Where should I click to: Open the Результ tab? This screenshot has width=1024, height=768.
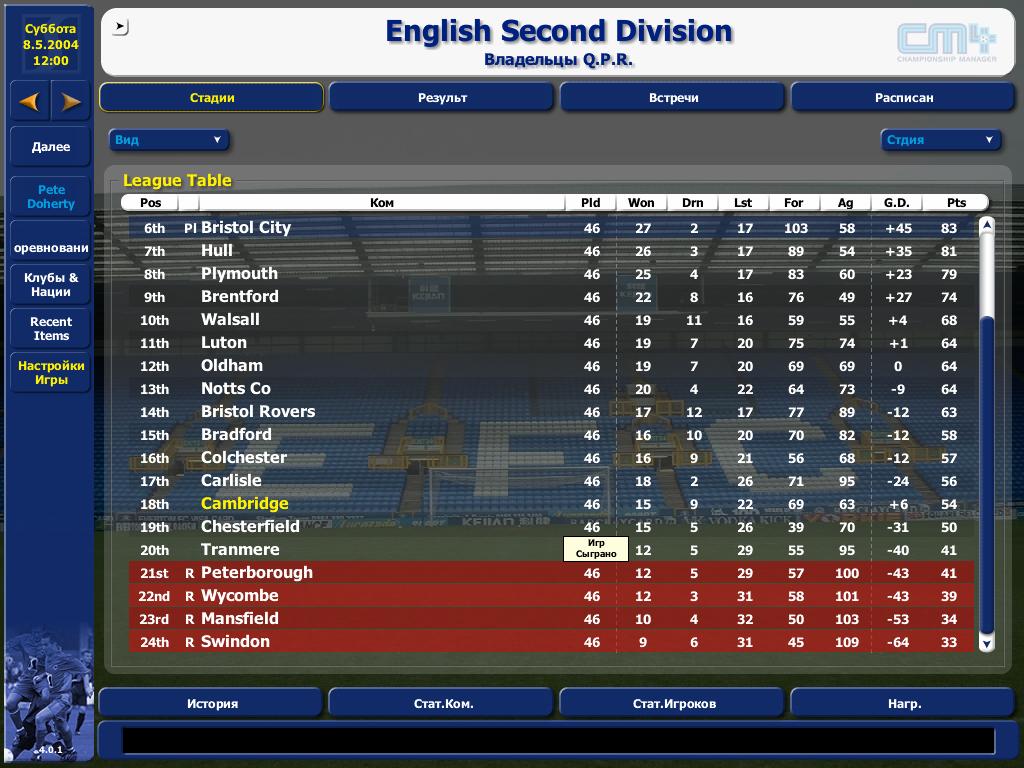(442, 98)
